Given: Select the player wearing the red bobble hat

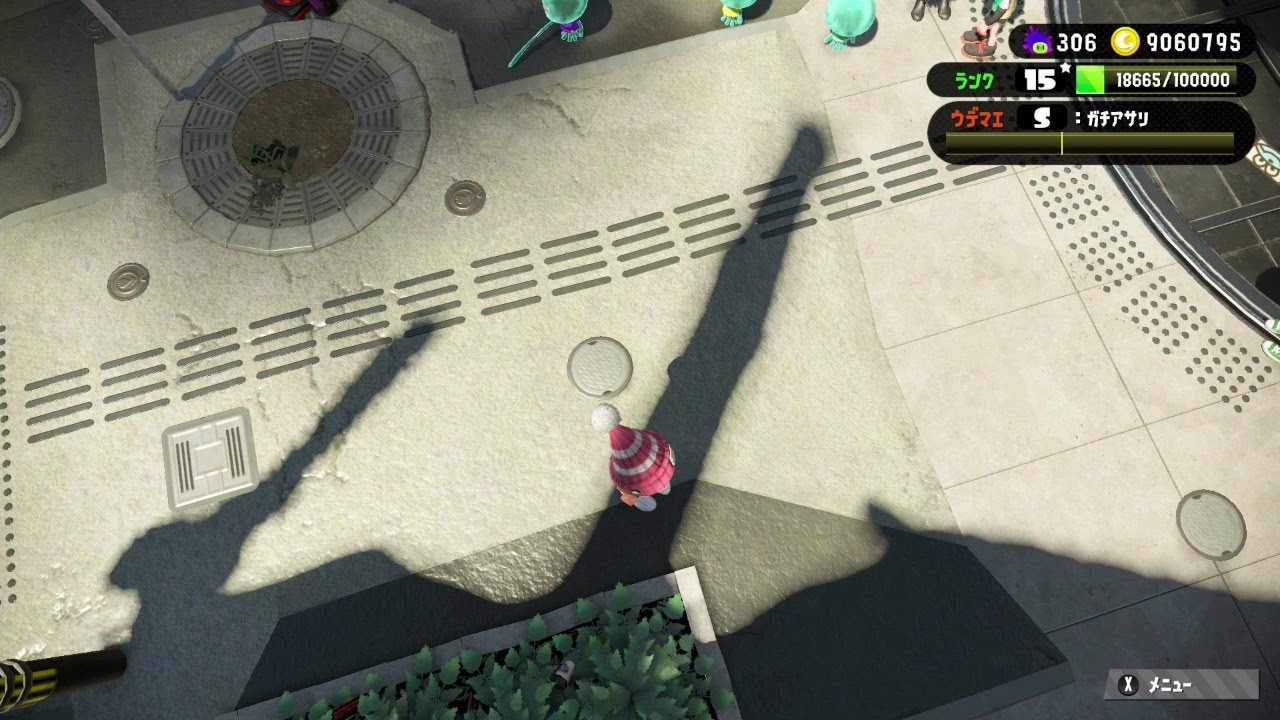Looking at the screenshot, I should point(640,460).
